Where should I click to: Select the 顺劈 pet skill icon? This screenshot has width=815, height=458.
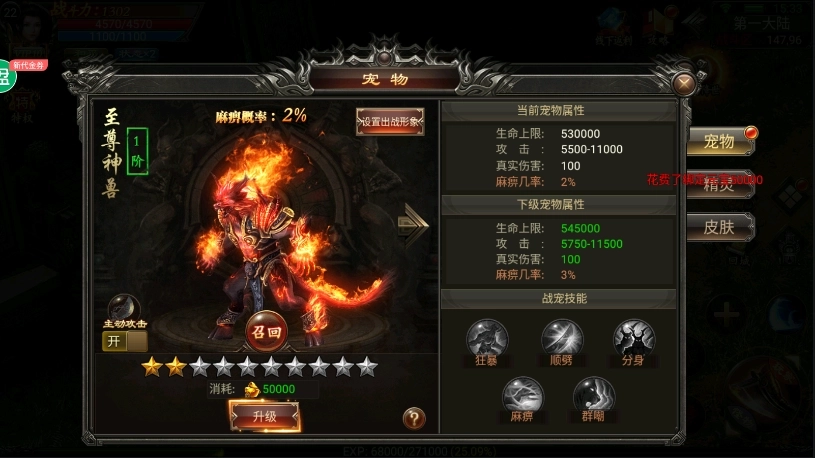561,338
